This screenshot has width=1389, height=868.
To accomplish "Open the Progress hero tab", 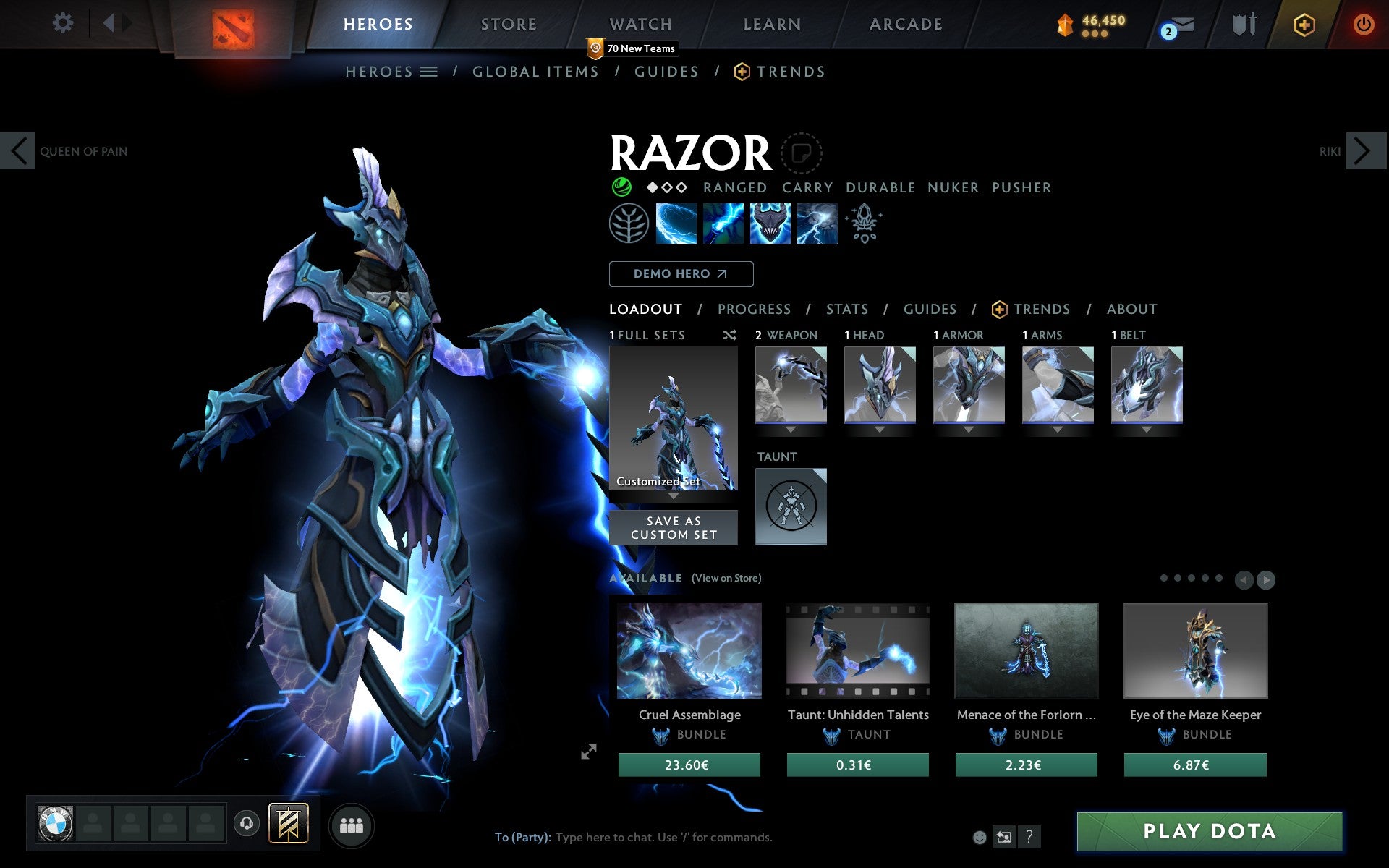I will [754, 310].
